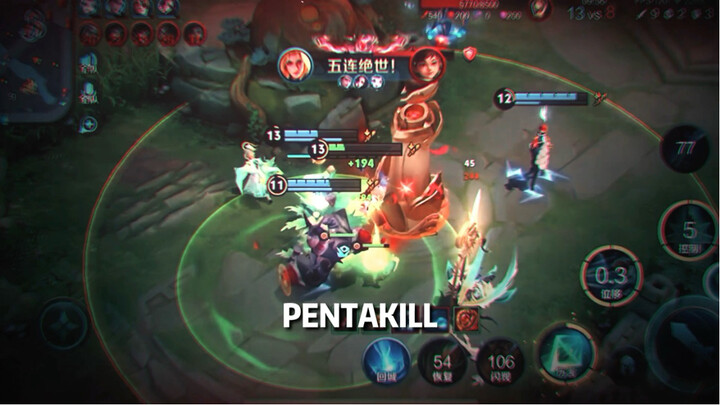This screenshot has width=720, height=405.
Task: Tap the round button showing 77
Action: coord(684,148)
